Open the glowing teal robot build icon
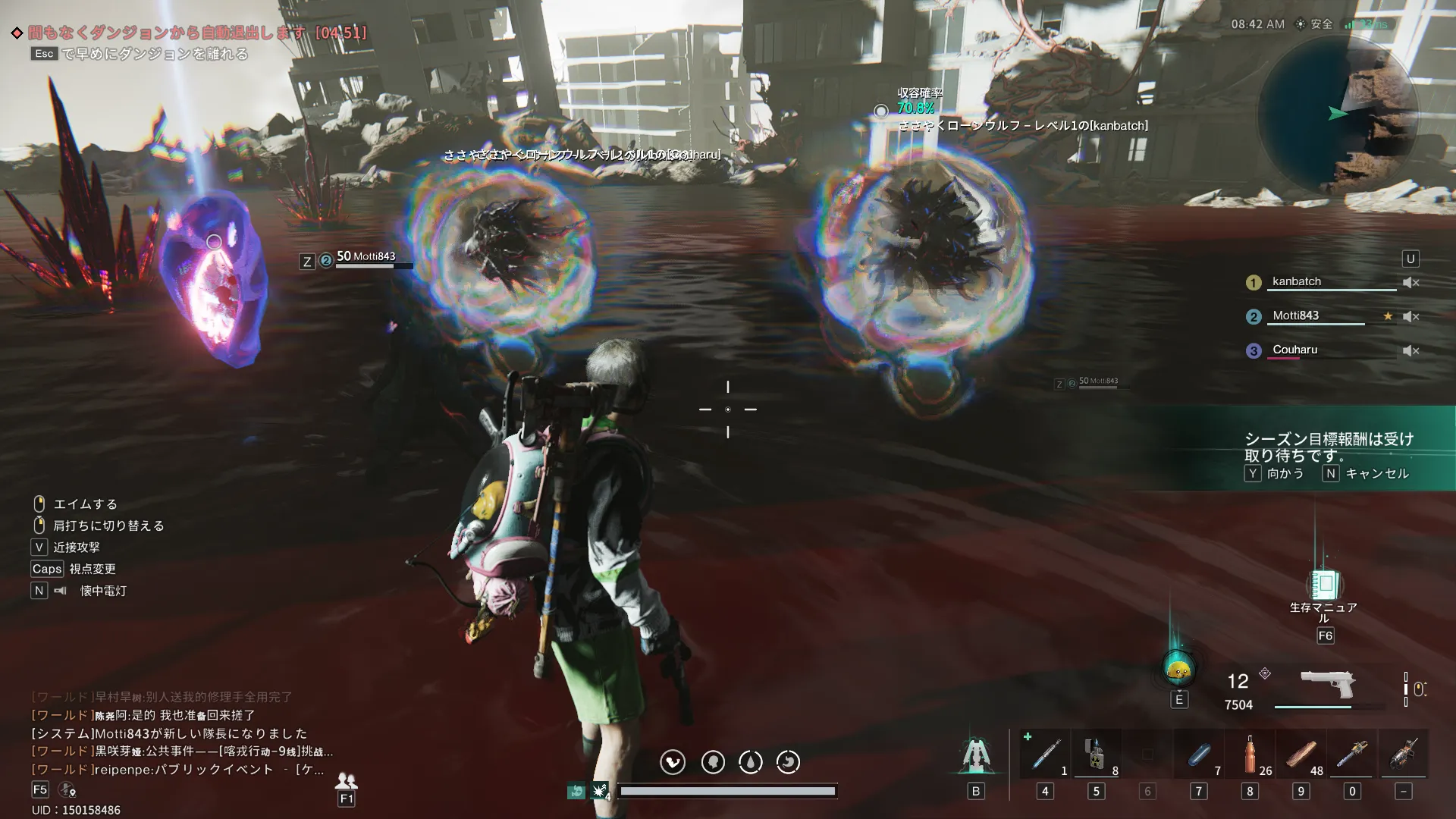1456x819 pixels. [x=976, y=754]
